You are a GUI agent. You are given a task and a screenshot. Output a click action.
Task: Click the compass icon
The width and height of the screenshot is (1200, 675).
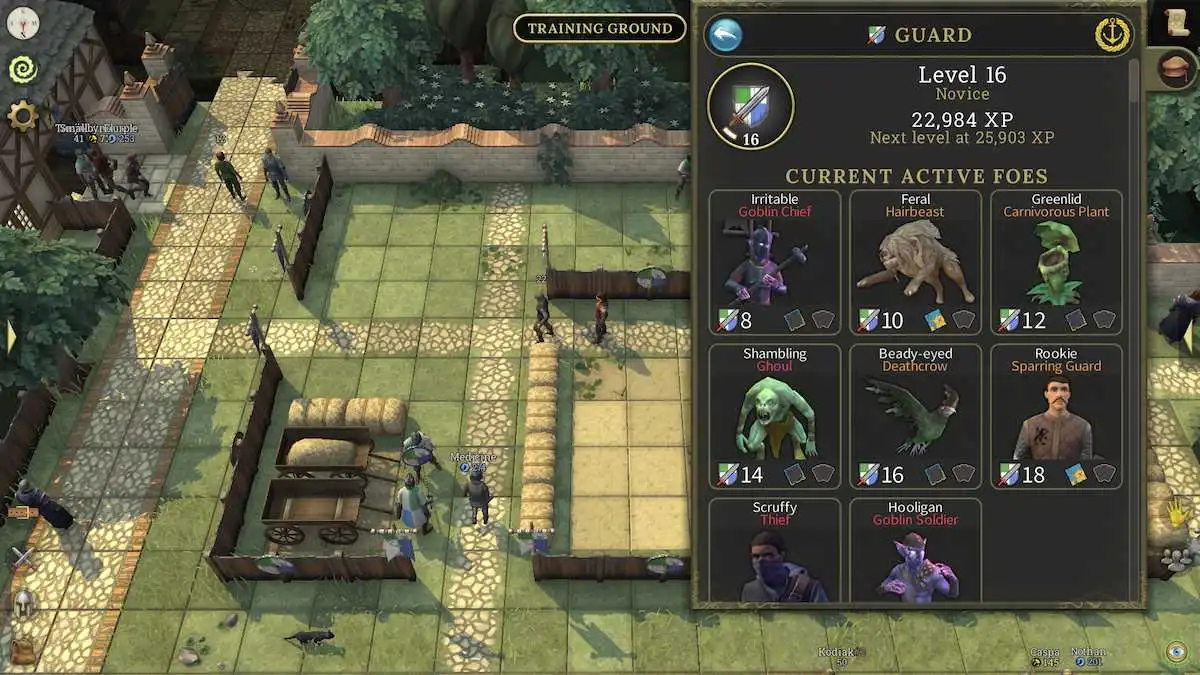click(x=22, y=22)
